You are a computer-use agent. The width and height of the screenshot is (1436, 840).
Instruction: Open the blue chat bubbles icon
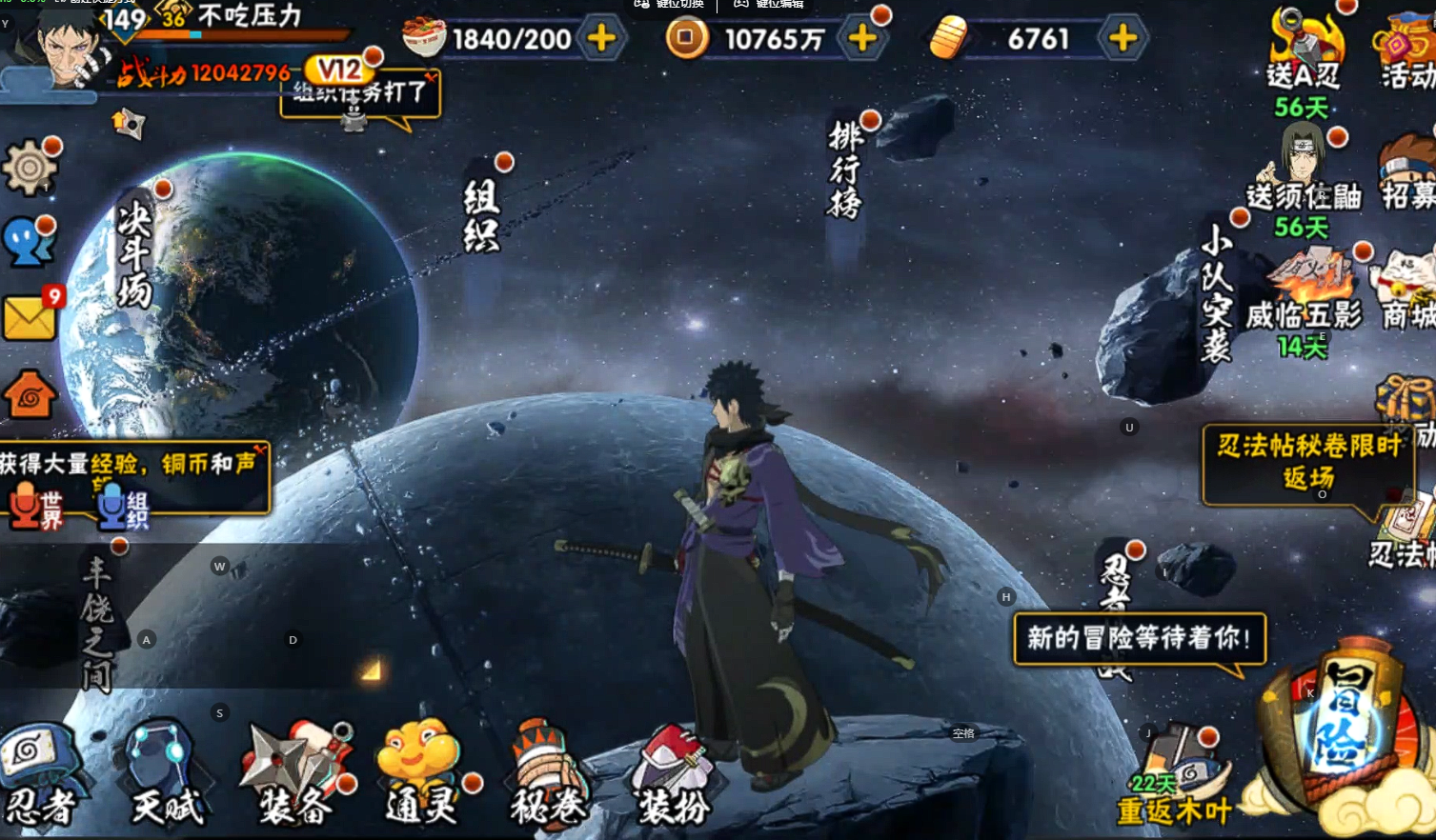pyautogui.click(x=30, y=243)
